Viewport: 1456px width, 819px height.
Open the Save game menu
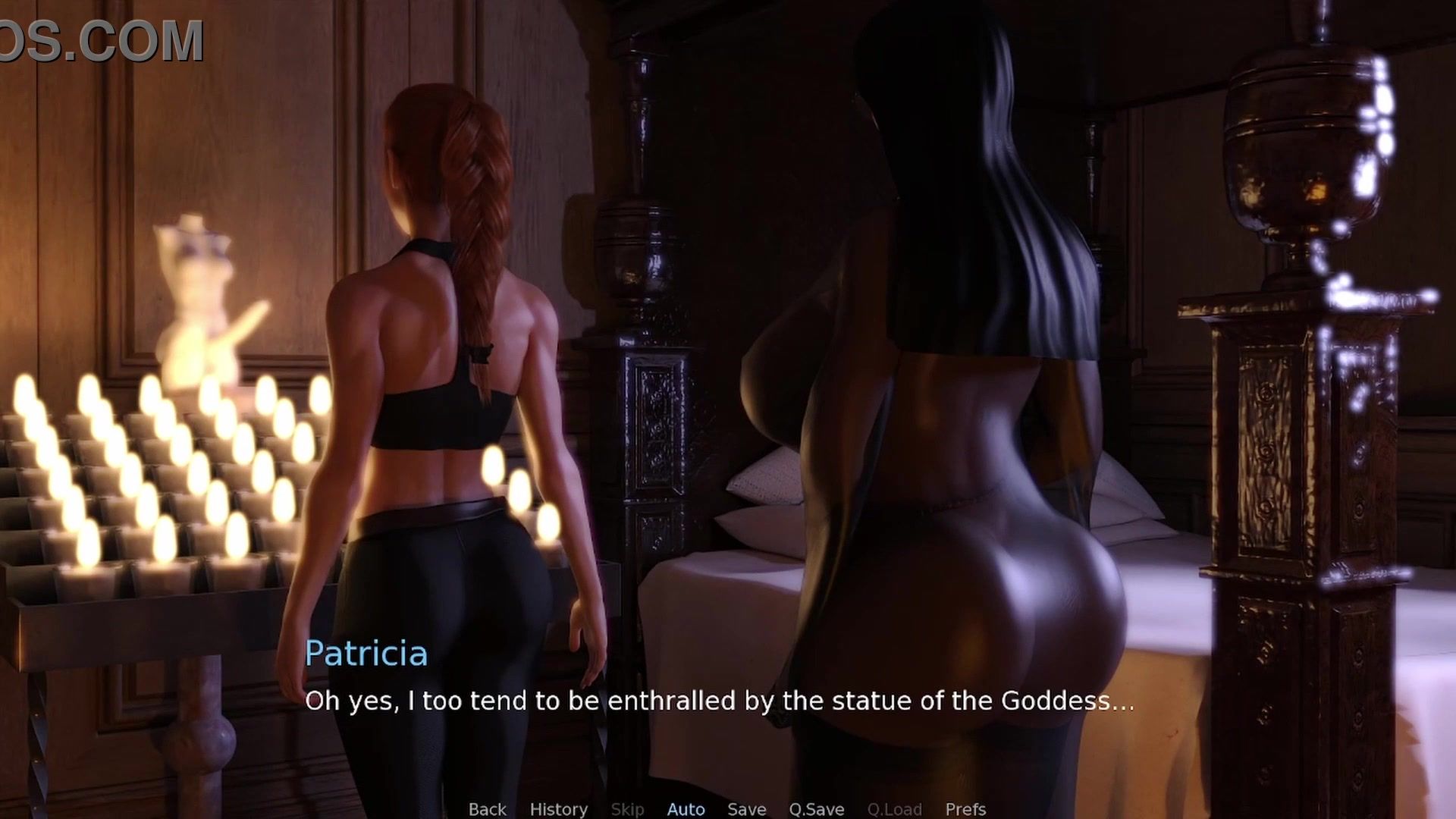pyautogui.click(x=746, y=809)
